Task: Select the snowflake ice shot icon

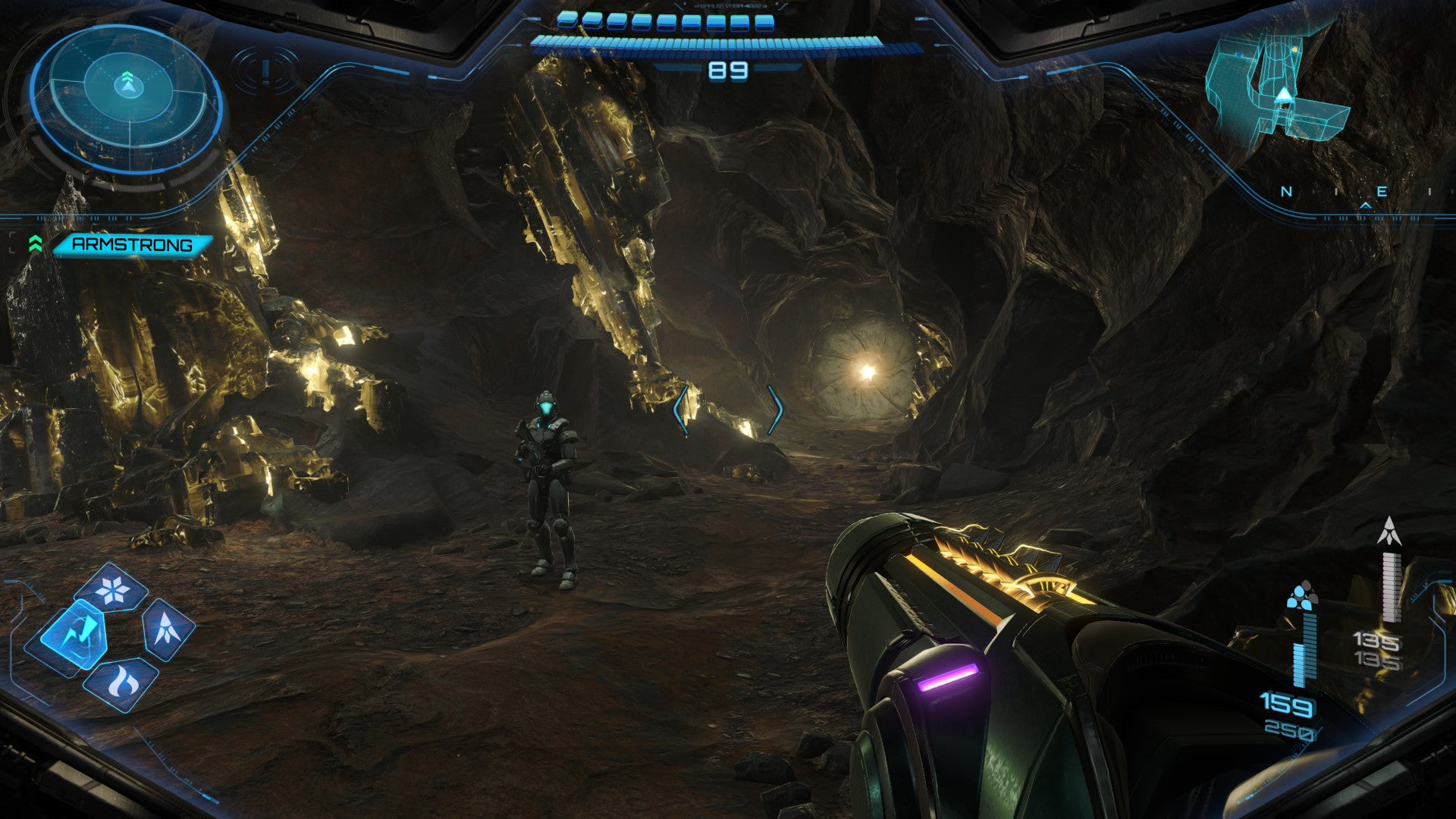Action: [x=113, y=589]
